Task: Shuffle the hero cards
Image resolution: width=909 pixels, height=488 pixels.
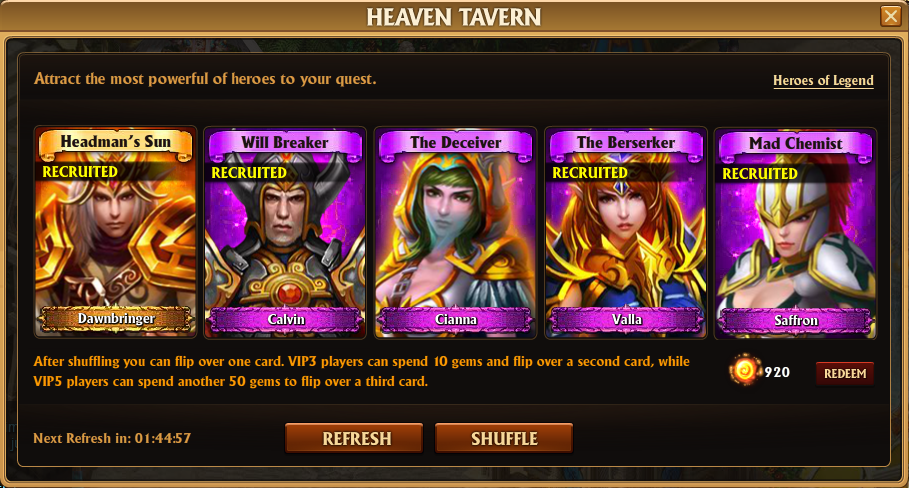Action: [x=504, y=438]
